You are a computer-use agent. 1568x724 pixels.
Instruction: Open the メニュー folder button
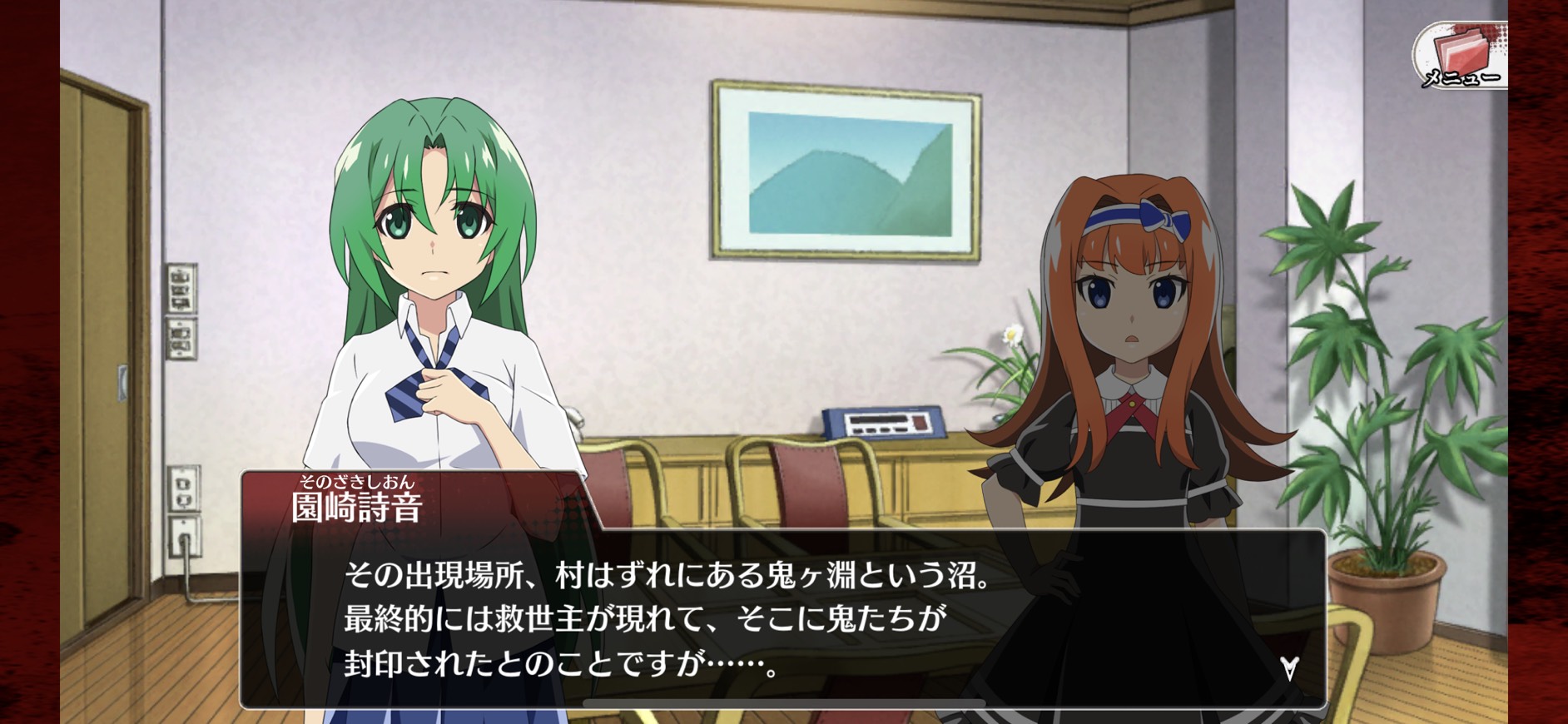1460,55
